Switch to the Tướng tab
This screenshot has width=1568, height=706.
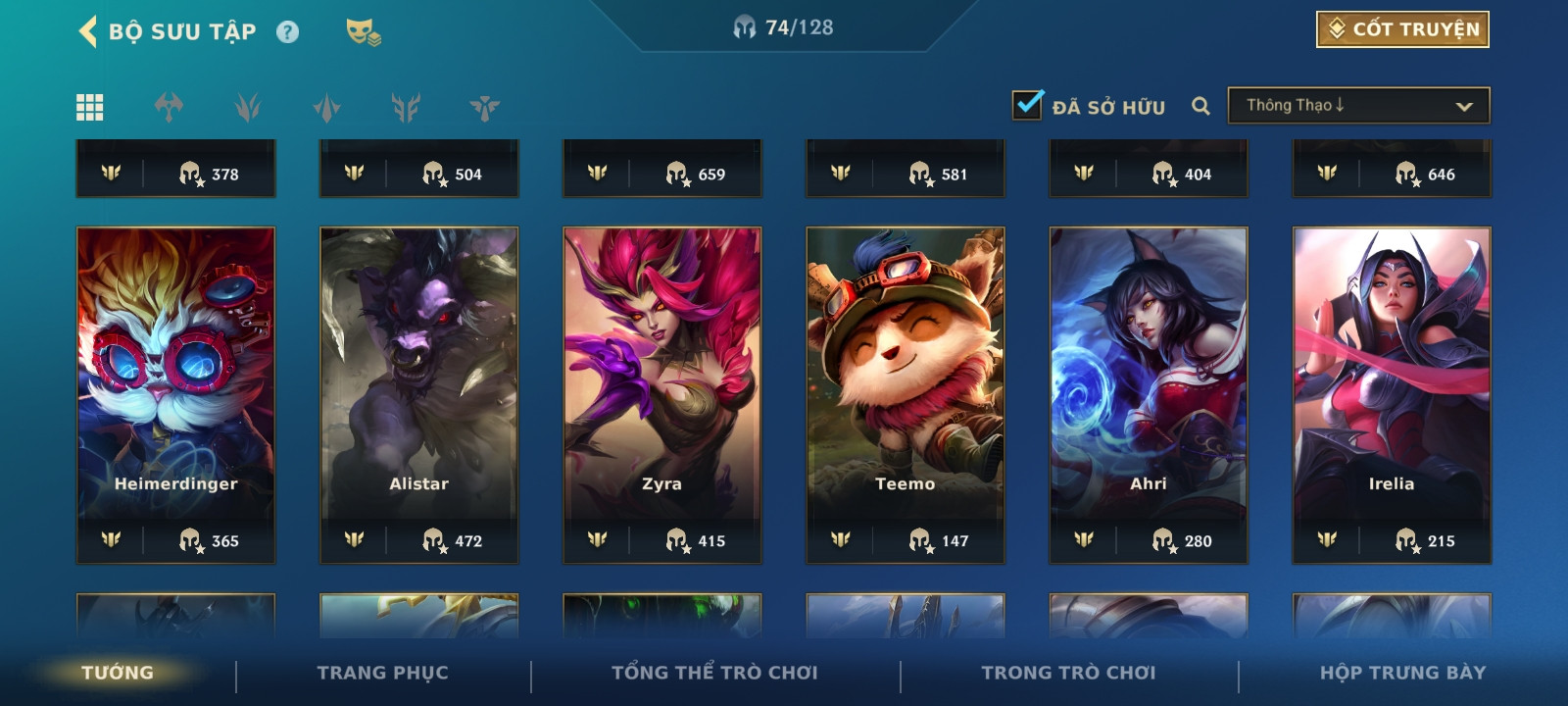coord(118,673)
